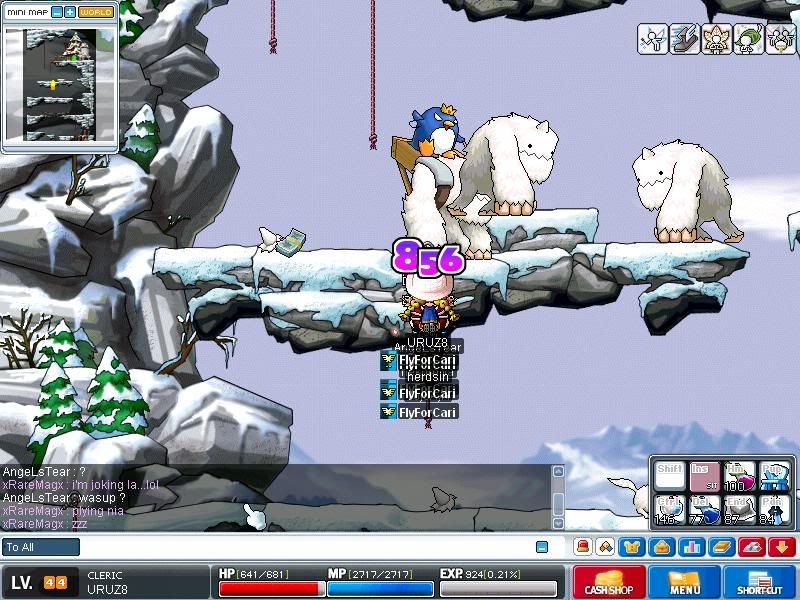Open the Menu button

[685, 583]
